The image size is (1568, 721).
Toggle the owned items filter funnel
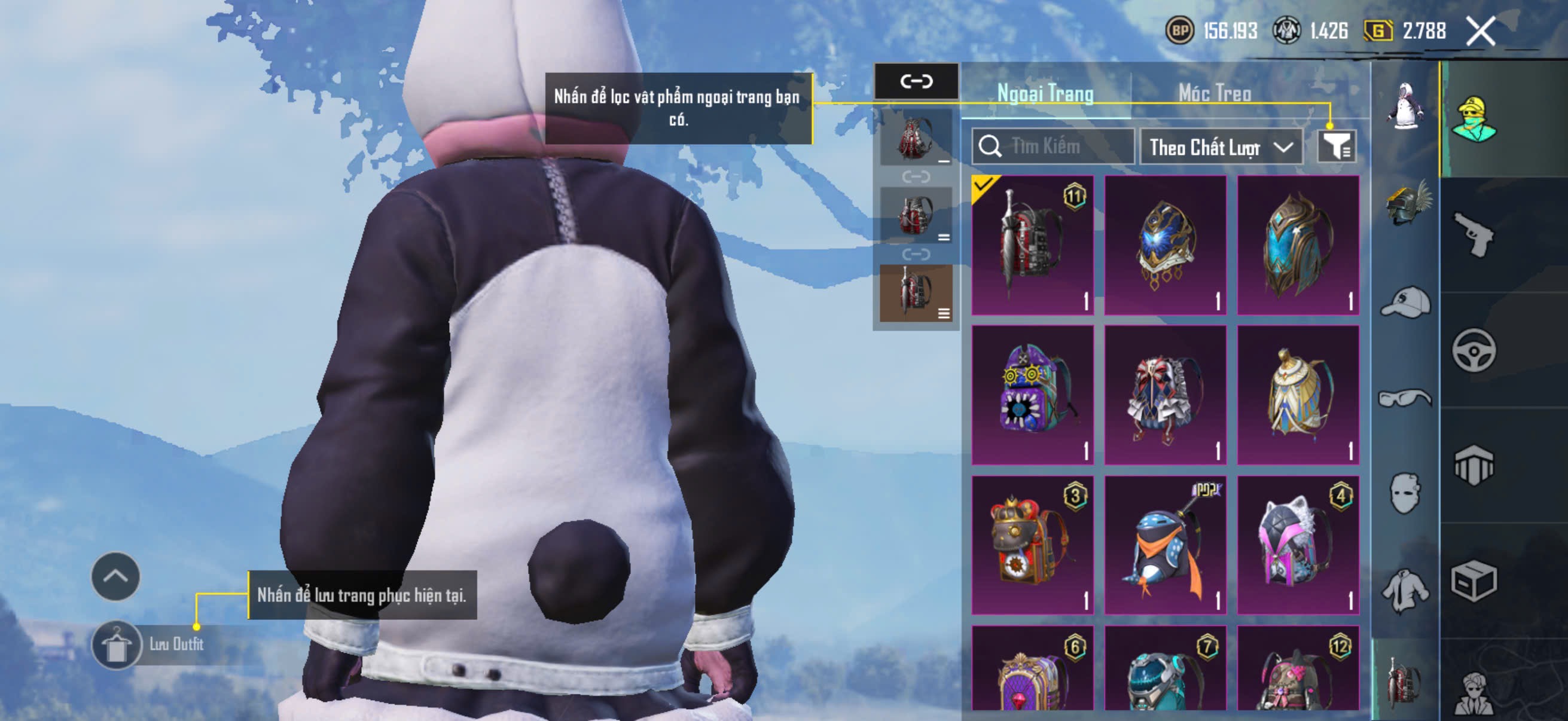(x=1336, y=146)
